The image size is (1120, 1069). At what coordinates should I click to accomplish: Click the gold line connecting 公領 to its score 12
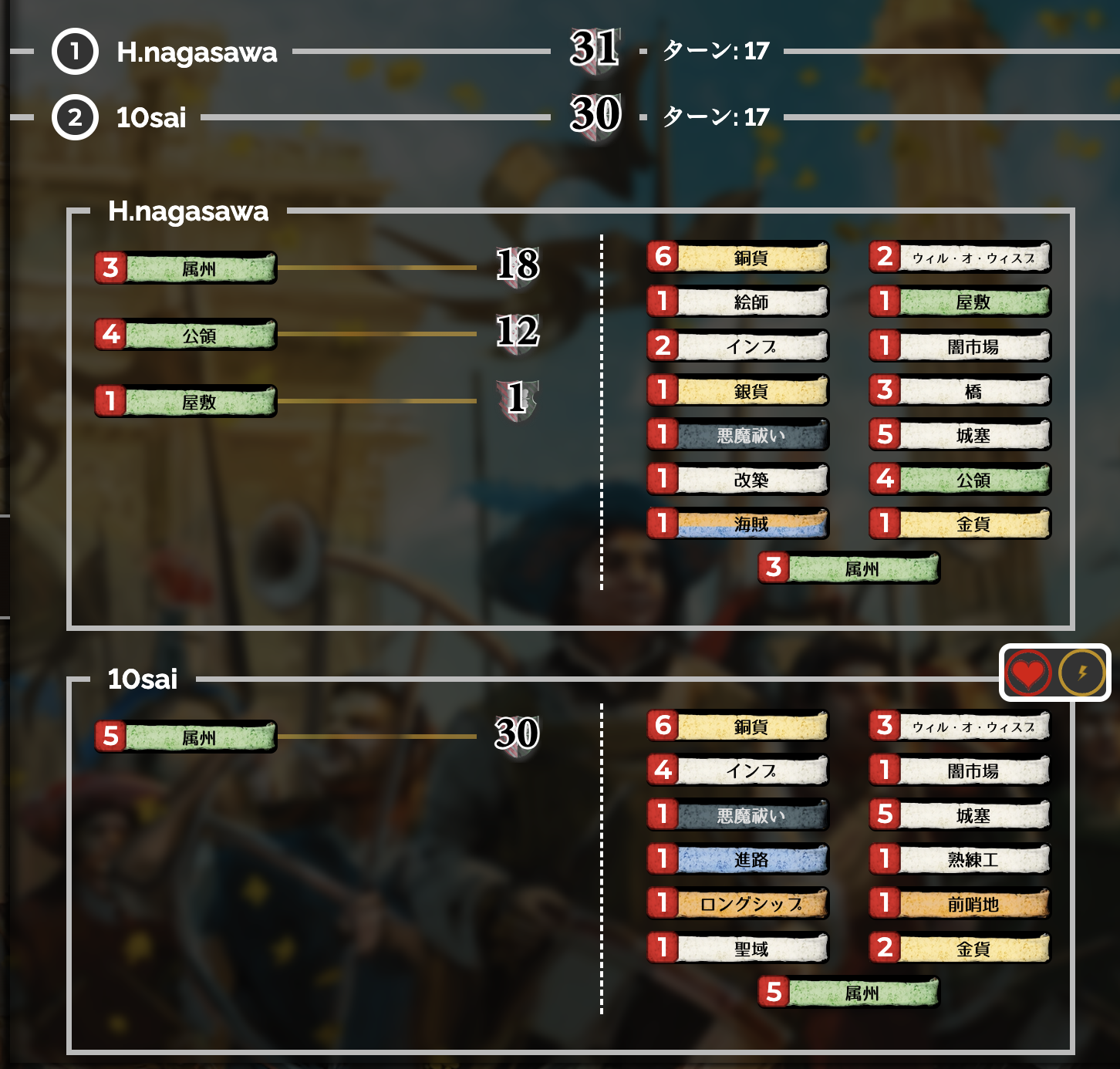click(x=378, y=335)
